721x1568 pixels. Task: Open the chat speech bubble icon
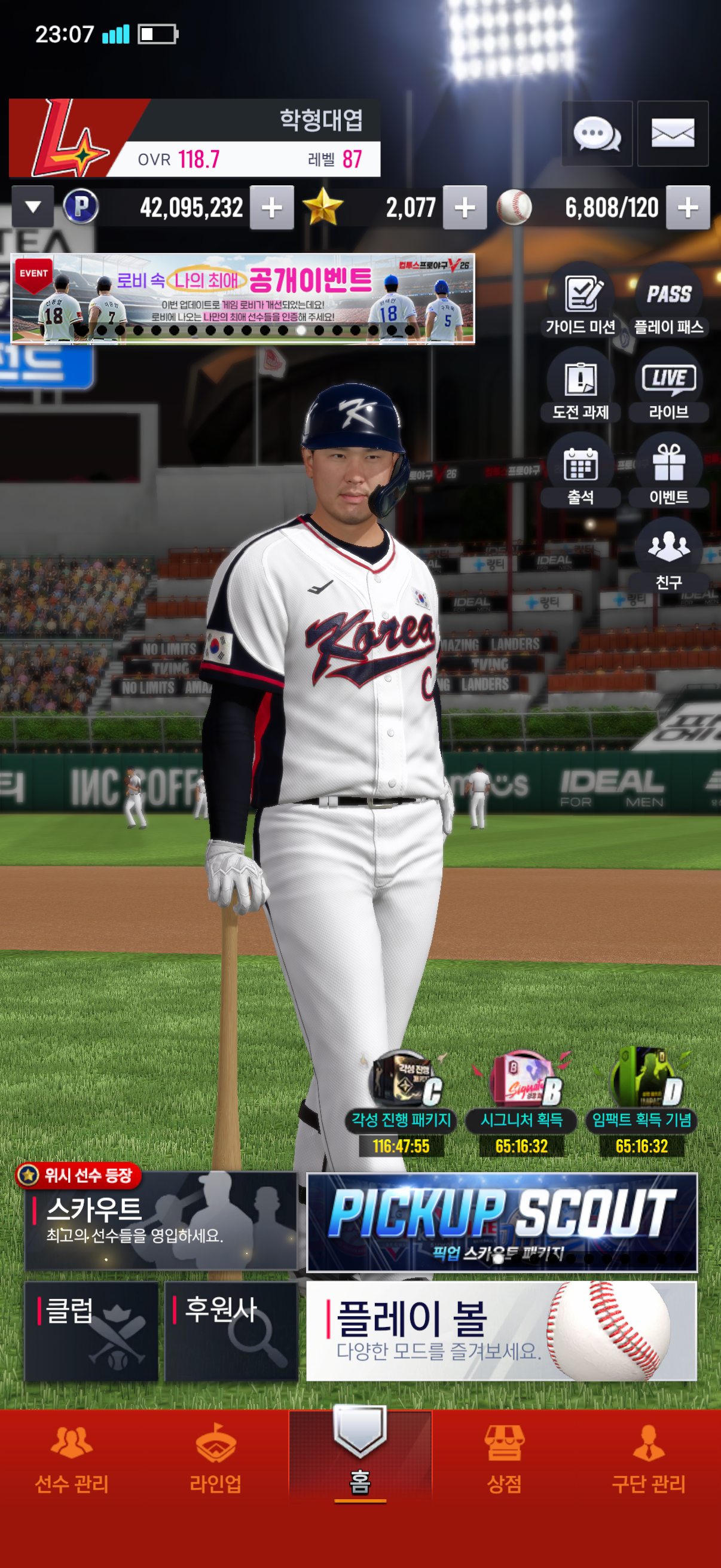point(596,133)
